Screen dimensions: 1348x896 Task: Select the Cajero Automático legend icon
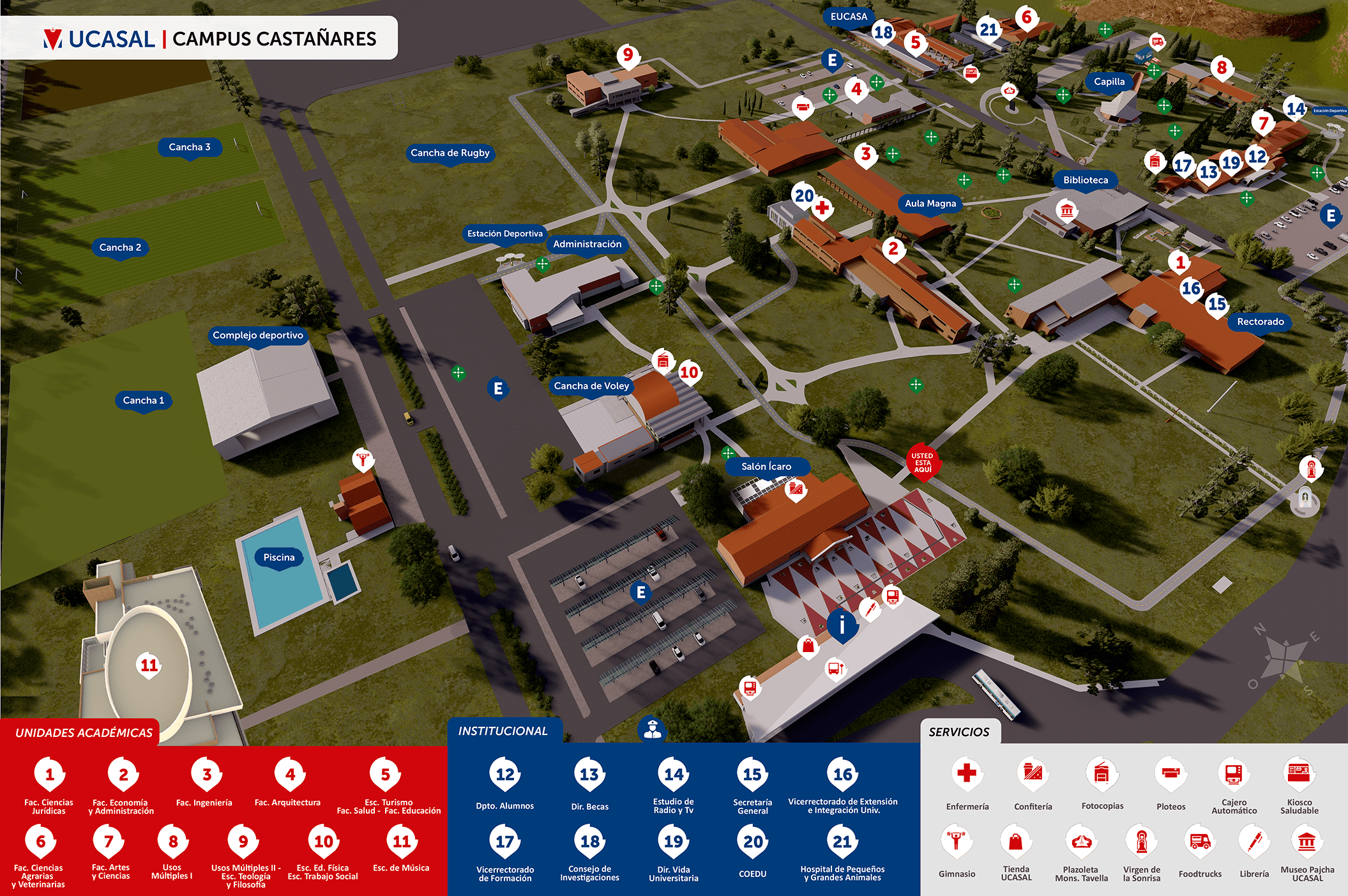point(1234,774)
